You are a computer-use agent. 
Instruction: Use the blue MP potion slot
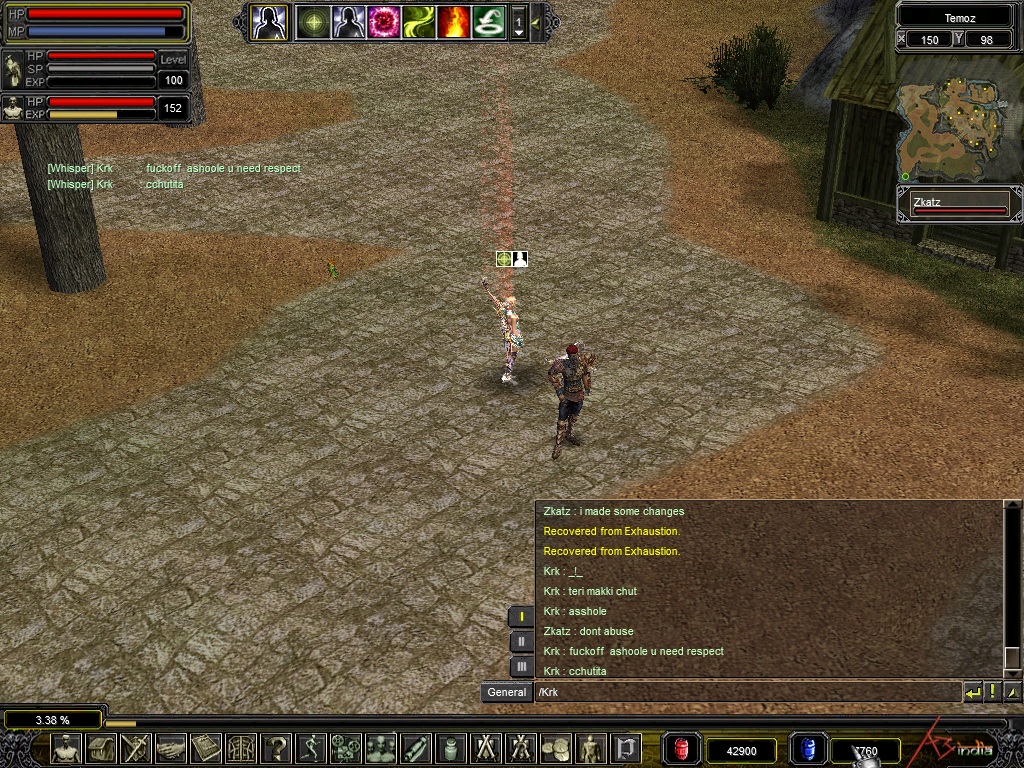click(809, 749)
